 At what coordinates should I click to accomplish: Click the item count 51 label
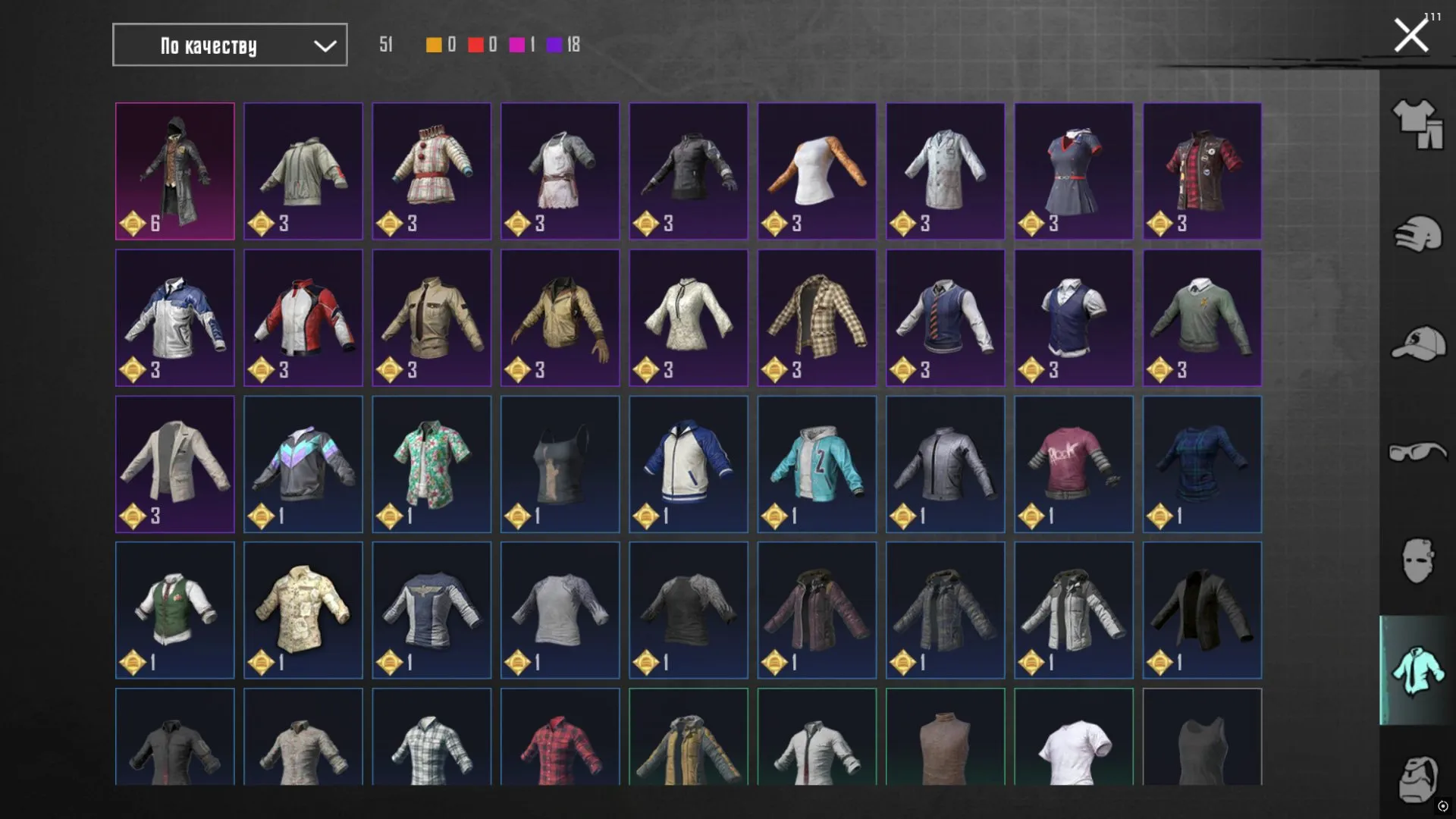pos(385,45)
